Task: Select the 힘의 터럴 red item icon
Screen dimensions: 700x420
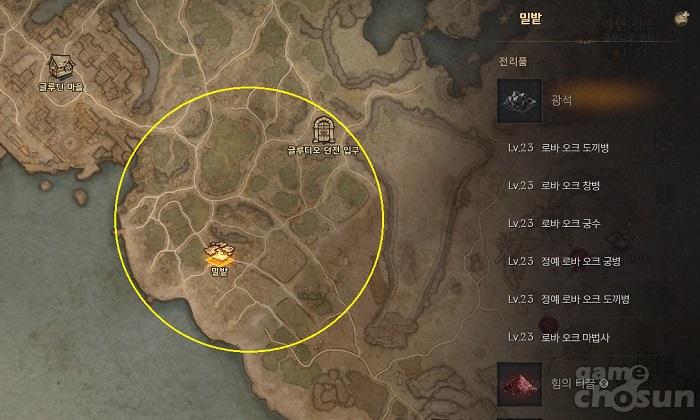Action: 520,383
